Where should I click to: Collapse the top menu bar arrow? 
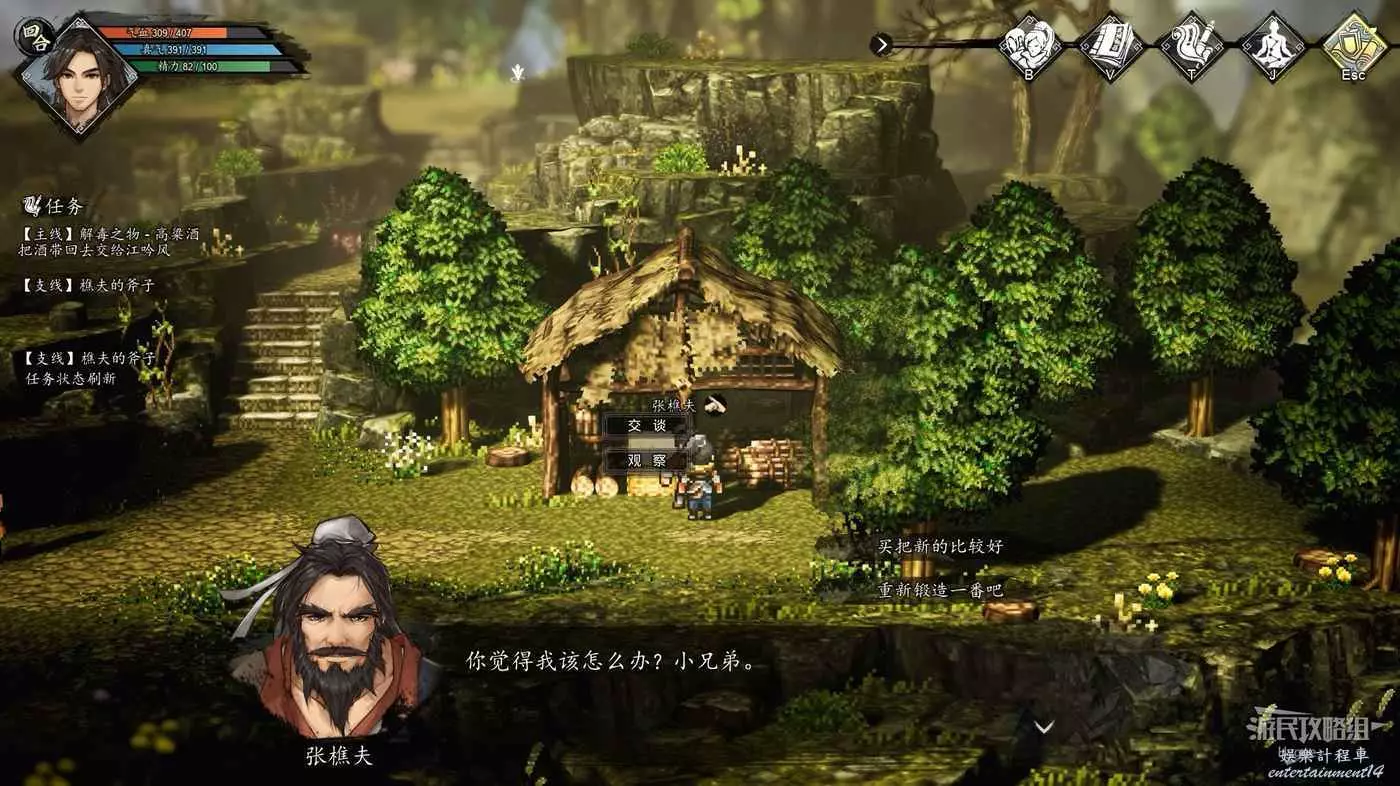tap(881, 44)
